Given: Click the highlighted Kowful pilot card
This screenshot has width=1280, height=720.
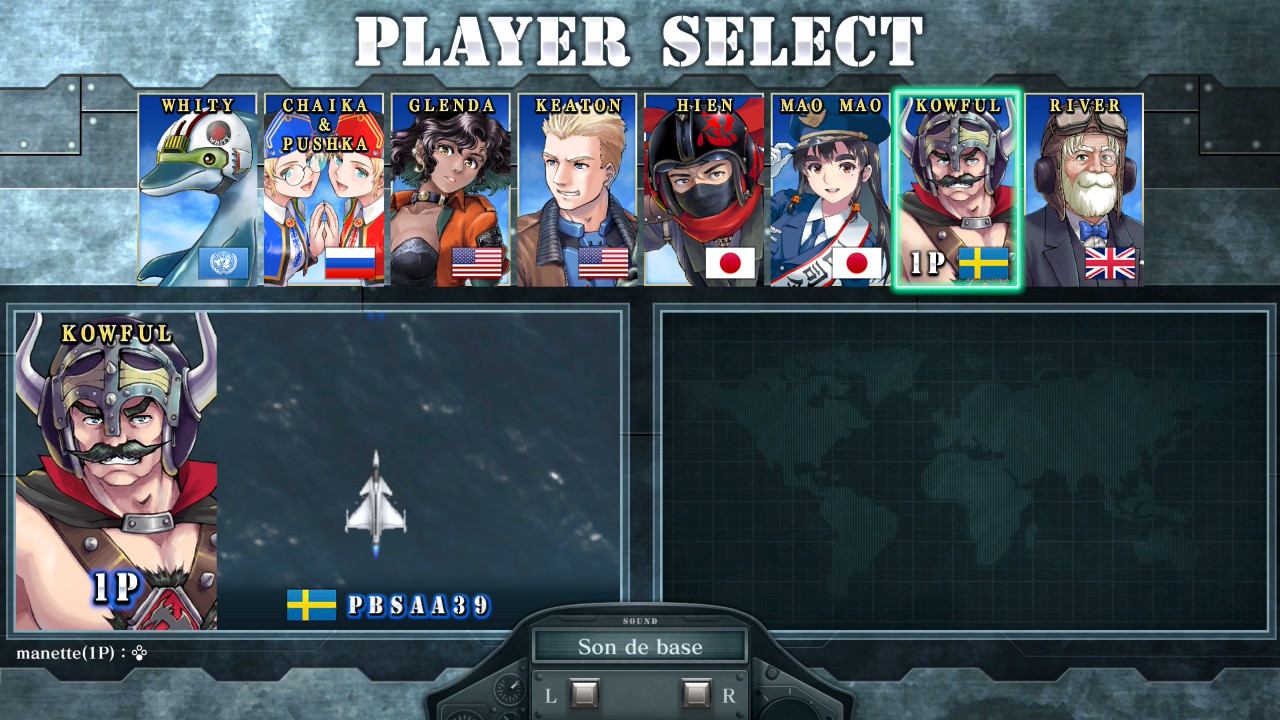Looking at the screenshot, I should tap(957, 190).
